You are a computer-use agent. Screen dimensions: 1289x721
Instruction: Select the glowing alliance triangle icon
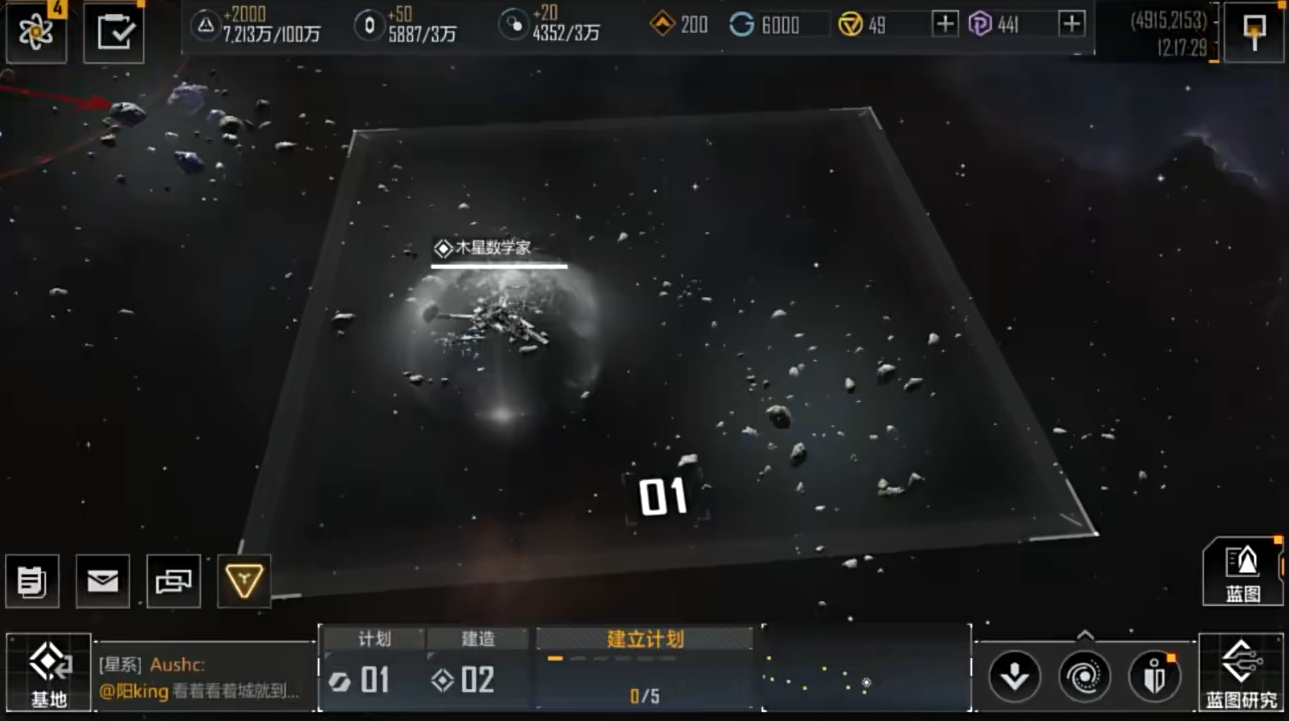tap(241, 581)
